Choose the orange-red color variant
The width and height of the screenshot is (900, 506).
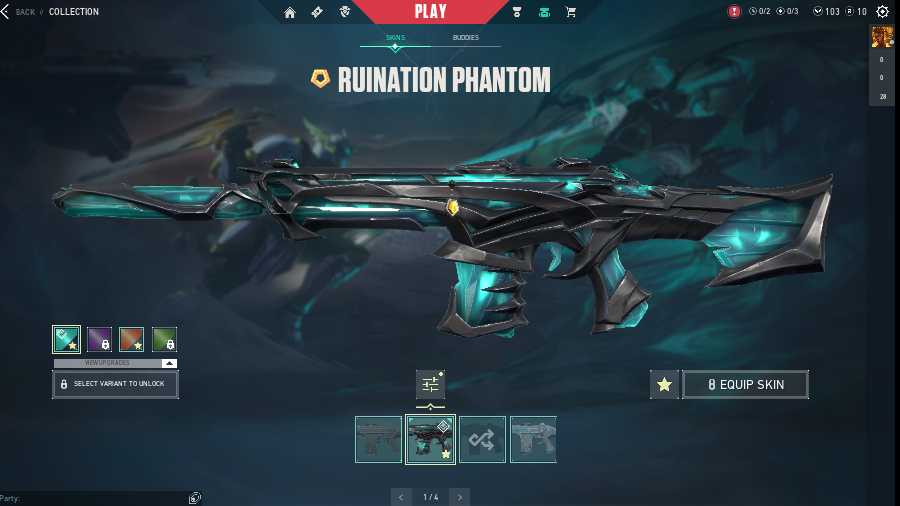(x=131, y=339)
